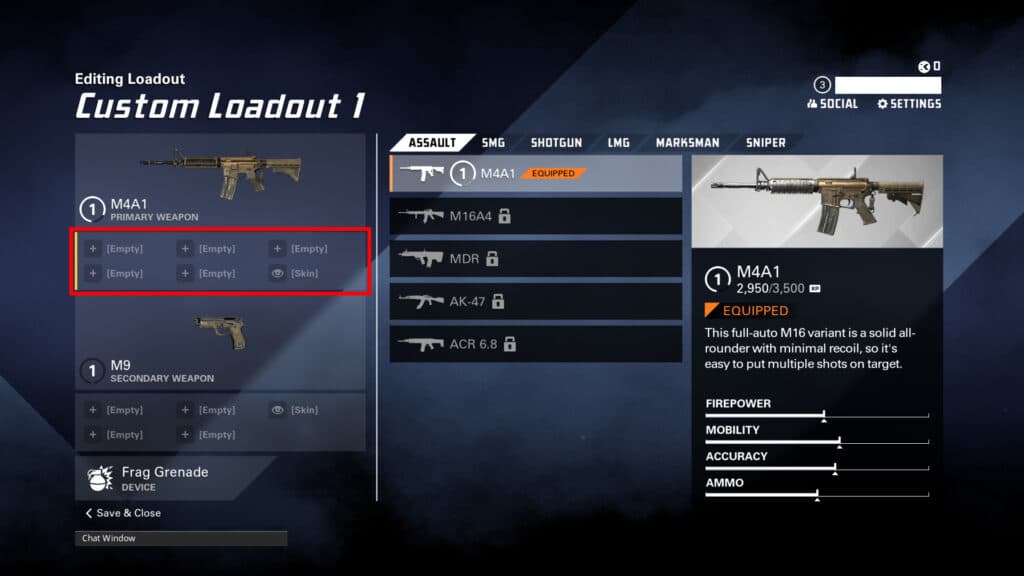The height and width of the screenshot is (576, 1024).
Task: Open the Settings menu
Action: coord(909,104)
